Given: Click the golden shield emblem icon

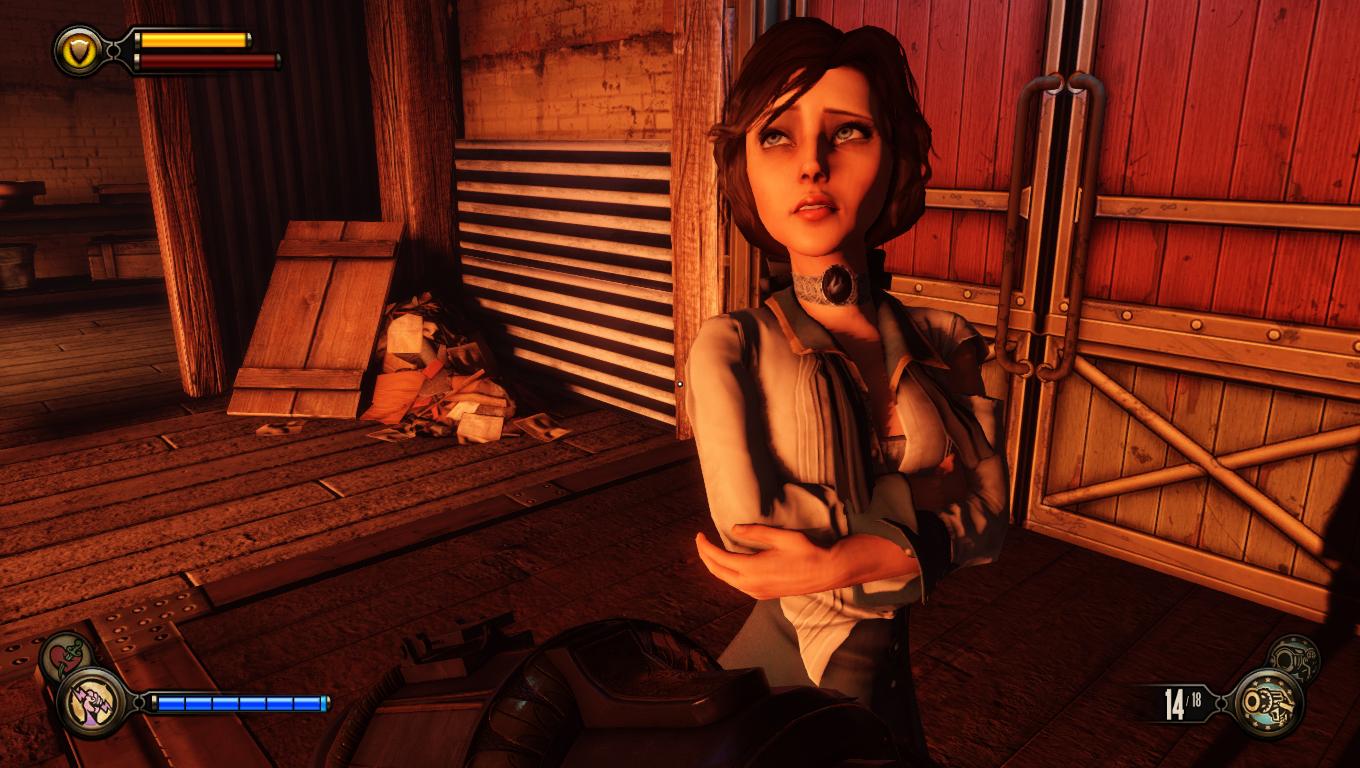Looking at the screenshot, I should 77,49.
